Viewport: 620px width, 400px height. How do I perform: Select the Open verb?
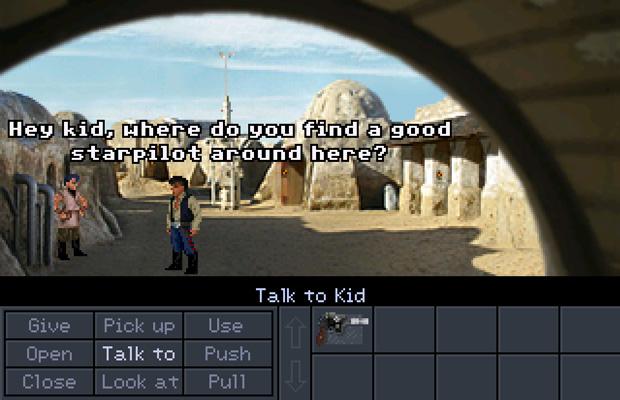tap(49, 353)
